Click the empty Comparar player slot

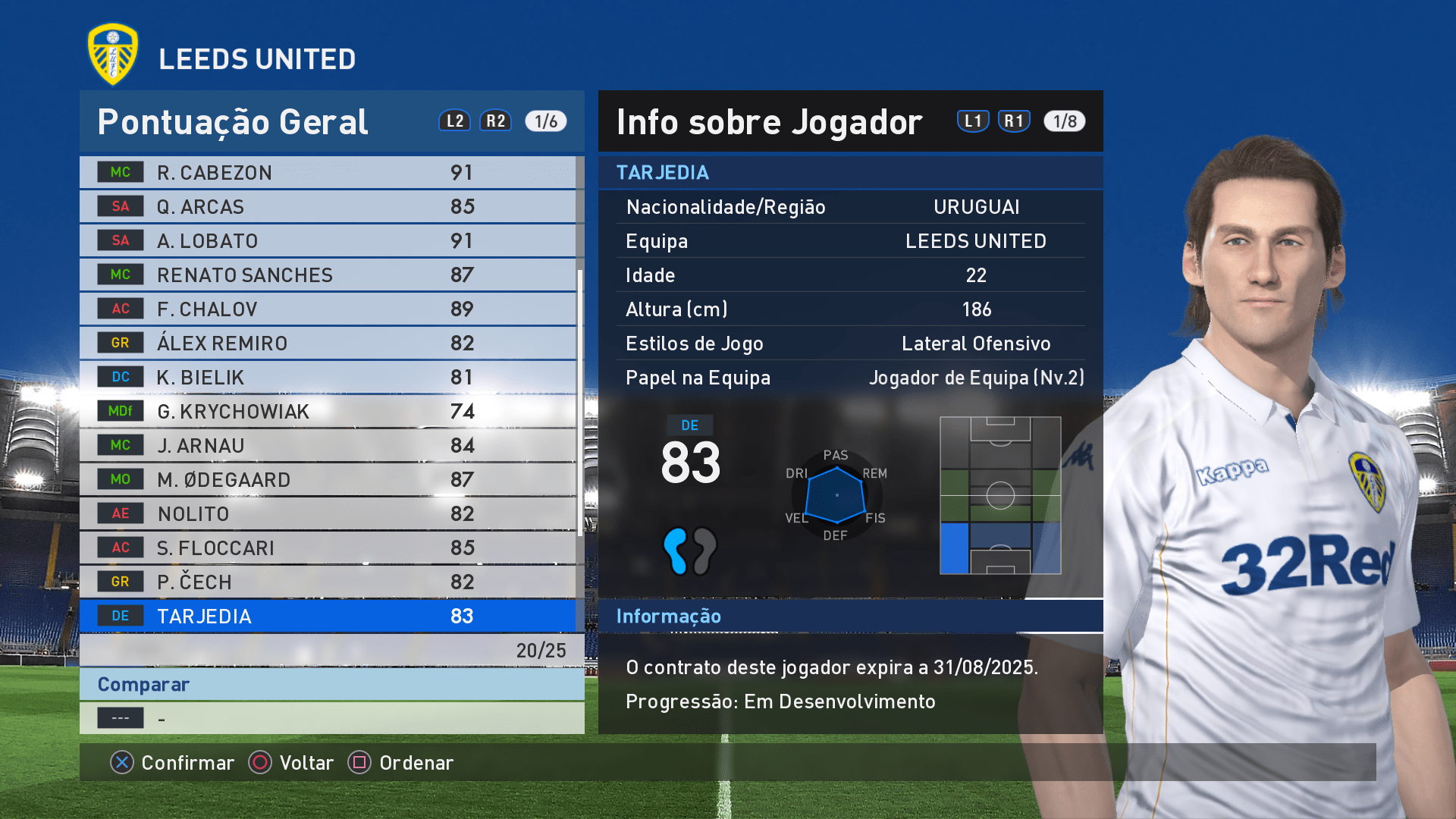click(x=331, y=718)
